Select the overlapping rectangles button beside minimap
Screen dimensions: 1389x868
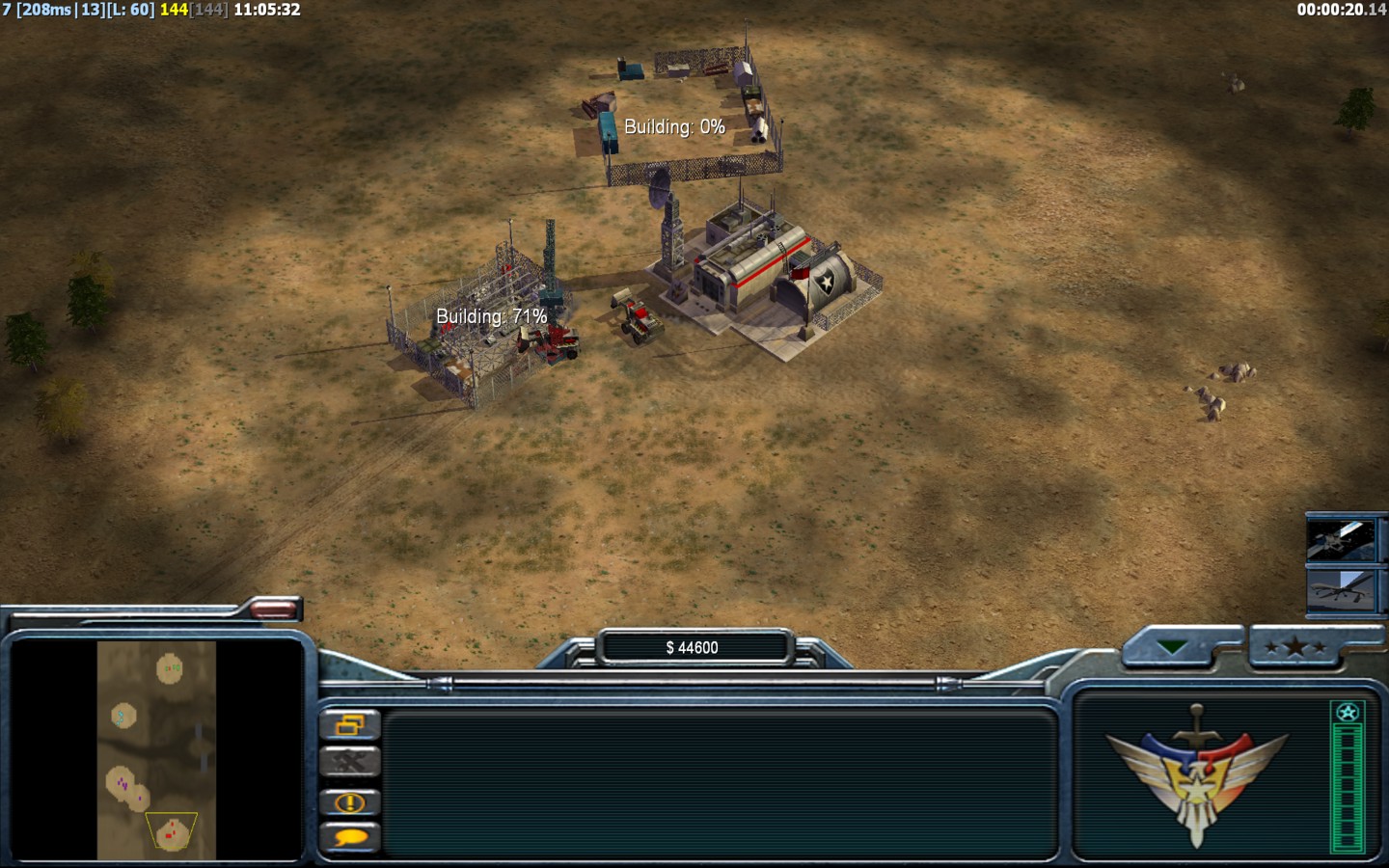point(349,724)
